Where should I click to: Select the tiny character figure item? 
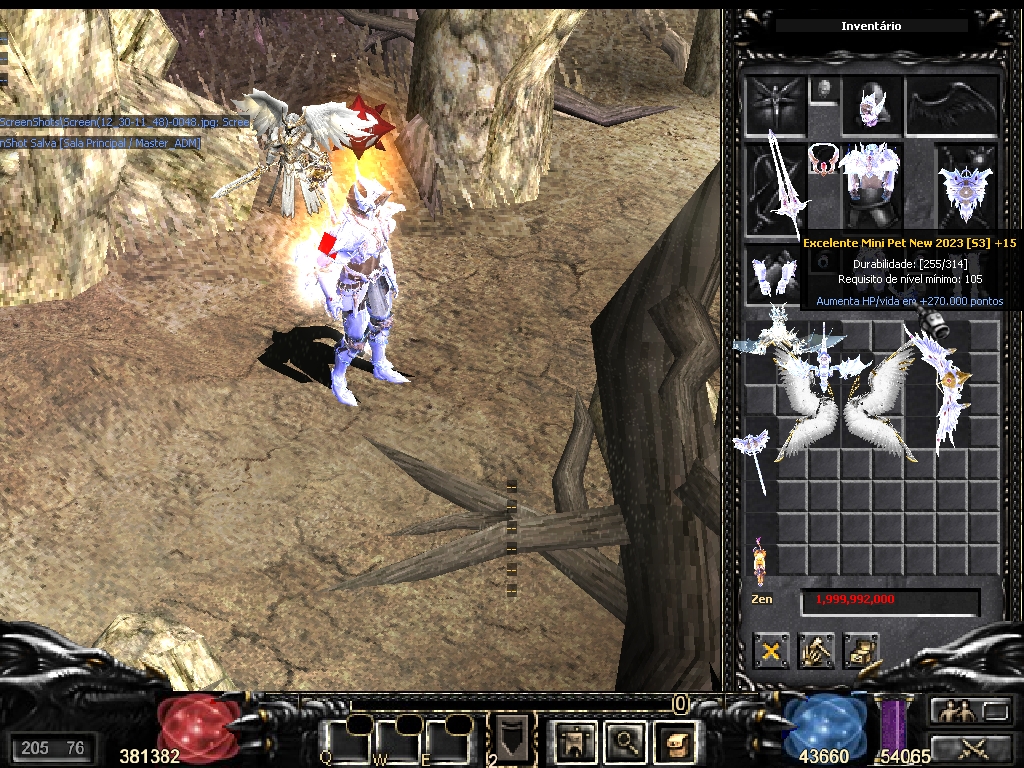coord(759,560)
